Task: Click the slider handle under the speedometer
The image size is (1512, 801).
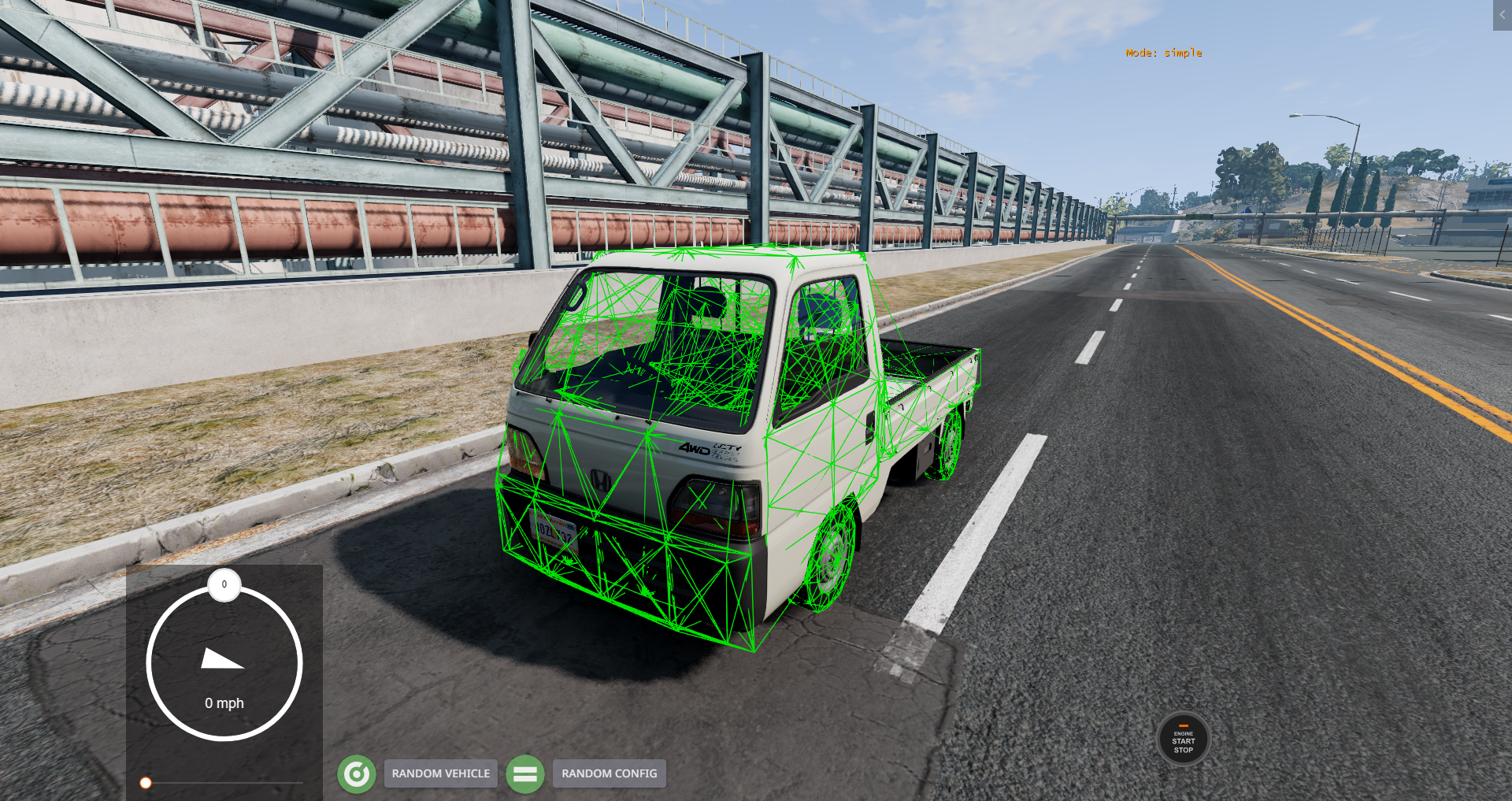Action: click(146, 783)
